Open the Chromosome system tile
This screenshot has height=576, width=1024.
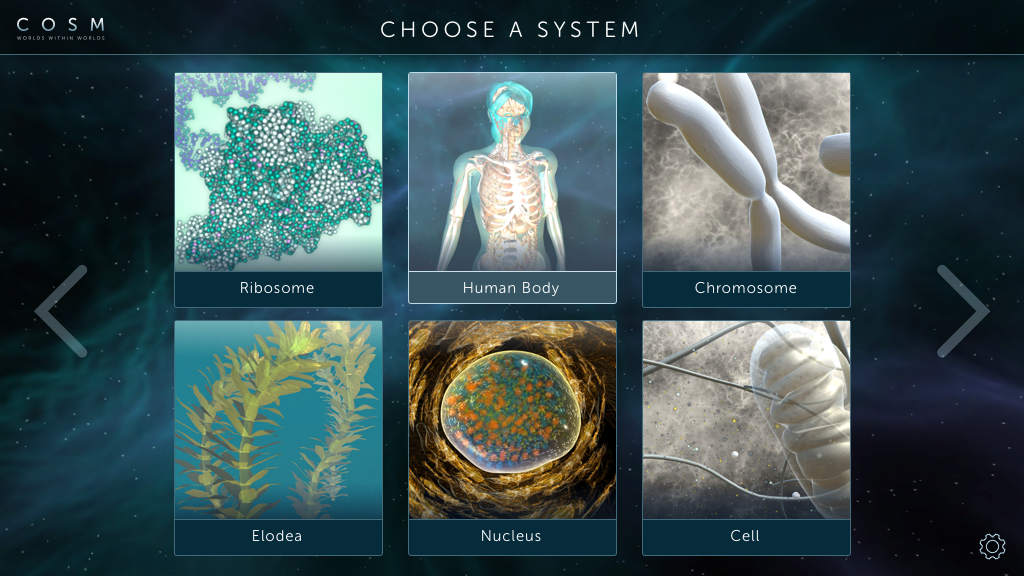[x=746, y=190]
